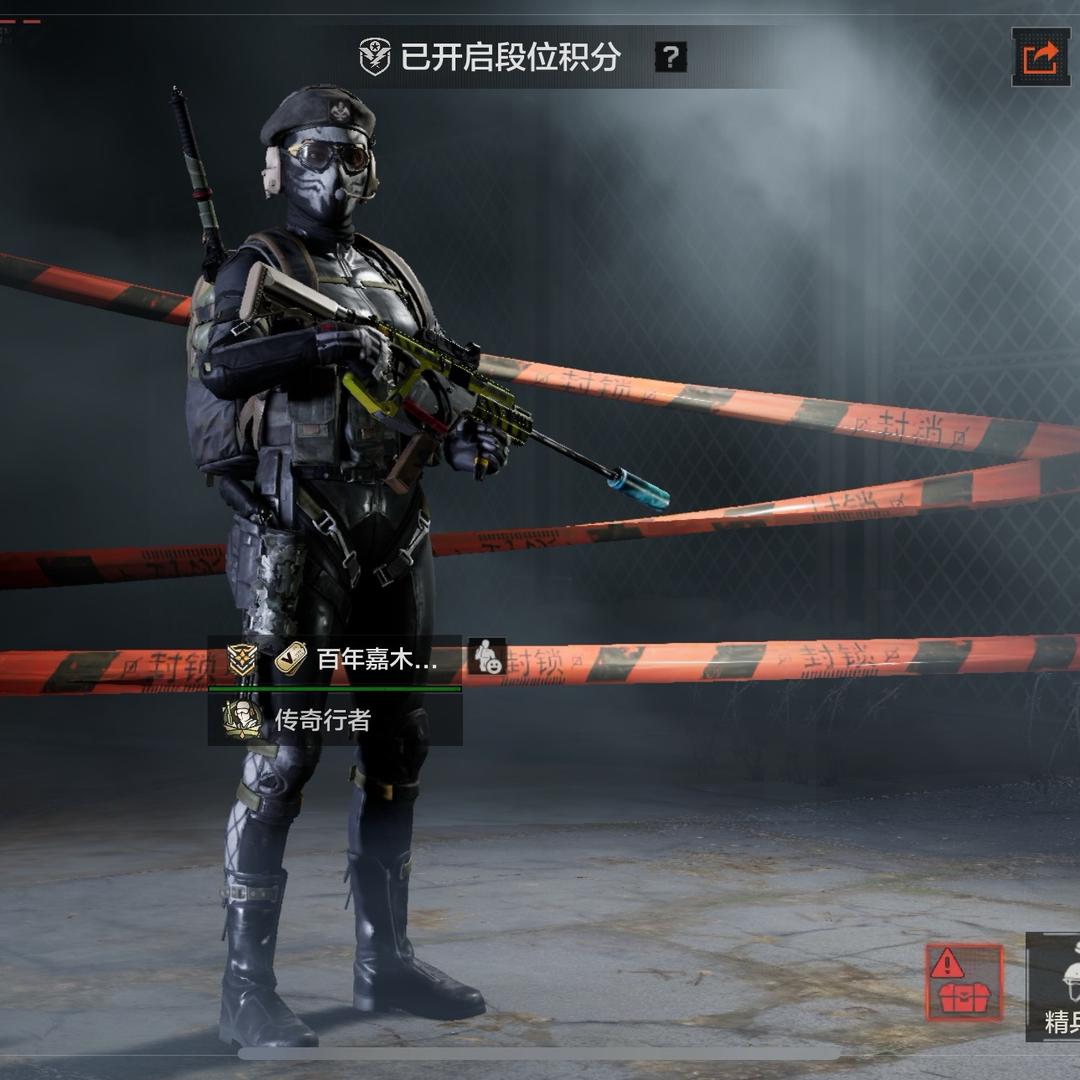The width and height of the screenshot is (1080, 1080).
Task: Open the question mark help for 段位积分
Action: coord(670,57)
